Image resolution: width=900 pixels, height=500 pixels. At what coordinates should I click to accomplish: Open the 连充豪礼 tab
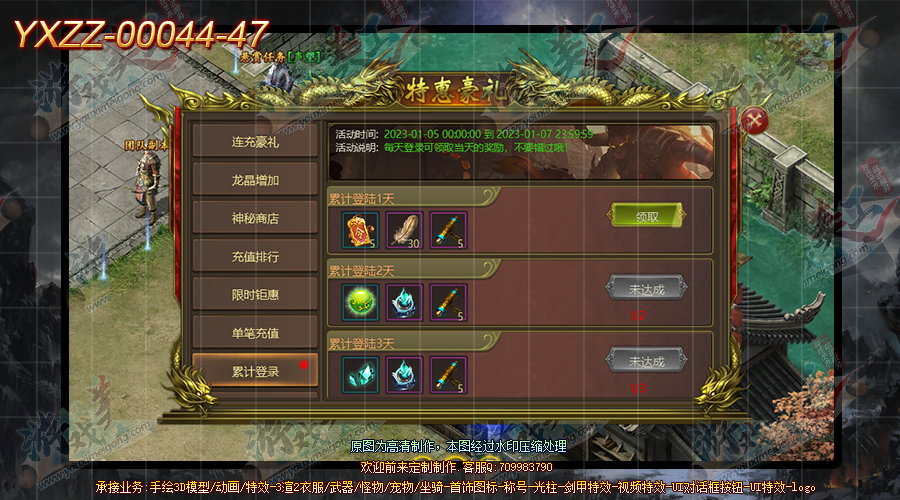255,142
